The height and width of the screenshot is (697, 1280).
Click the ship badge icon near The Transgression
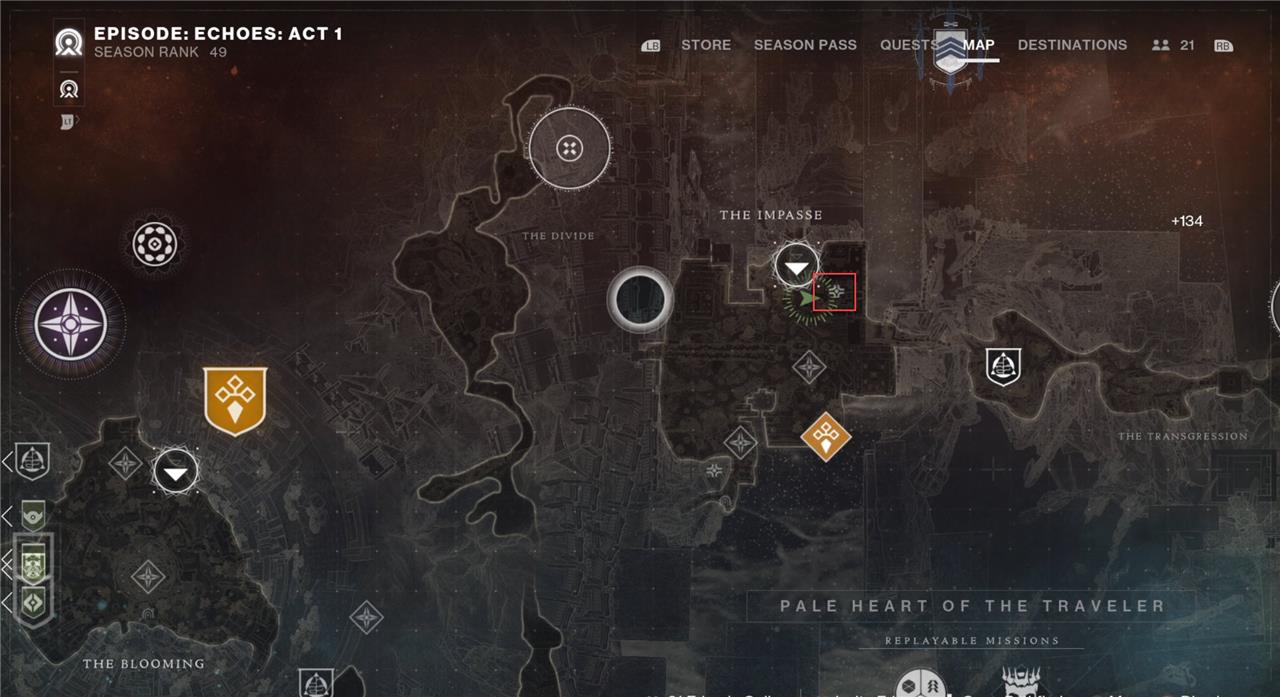[1003, 367]
